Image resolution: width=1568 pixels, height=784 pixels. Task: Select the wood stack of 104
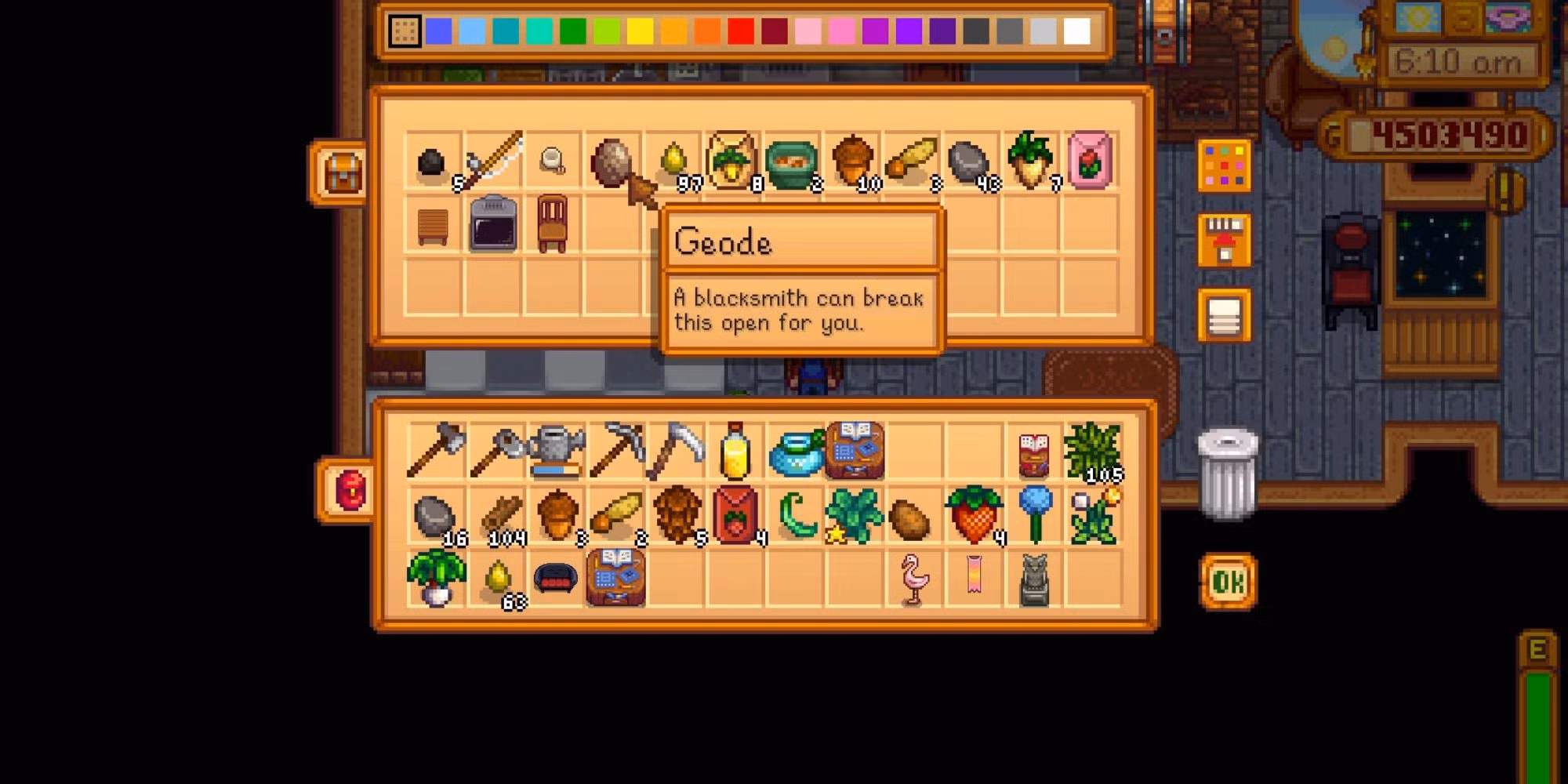501,515
